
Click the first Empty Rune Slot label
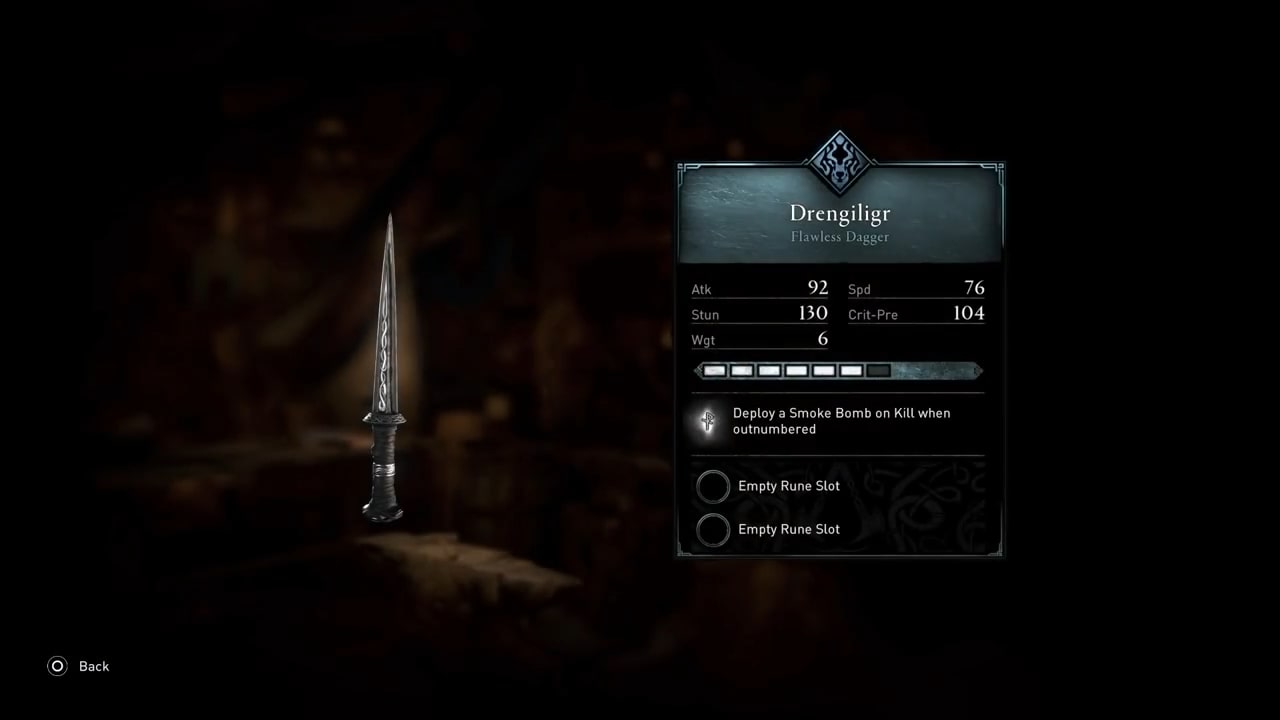[x=788, y=486]
